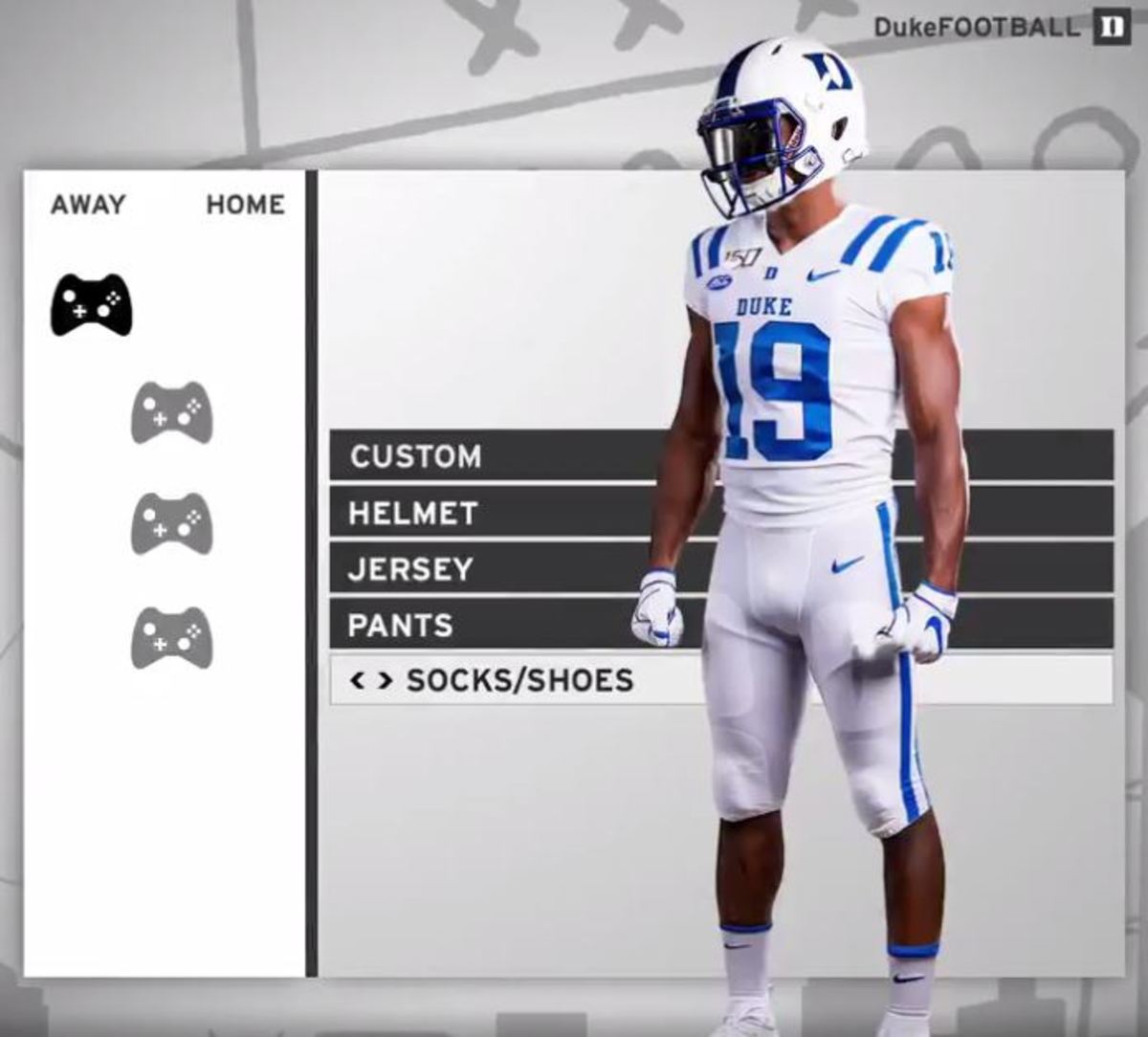Switch to the HOME side

[245, 205]
